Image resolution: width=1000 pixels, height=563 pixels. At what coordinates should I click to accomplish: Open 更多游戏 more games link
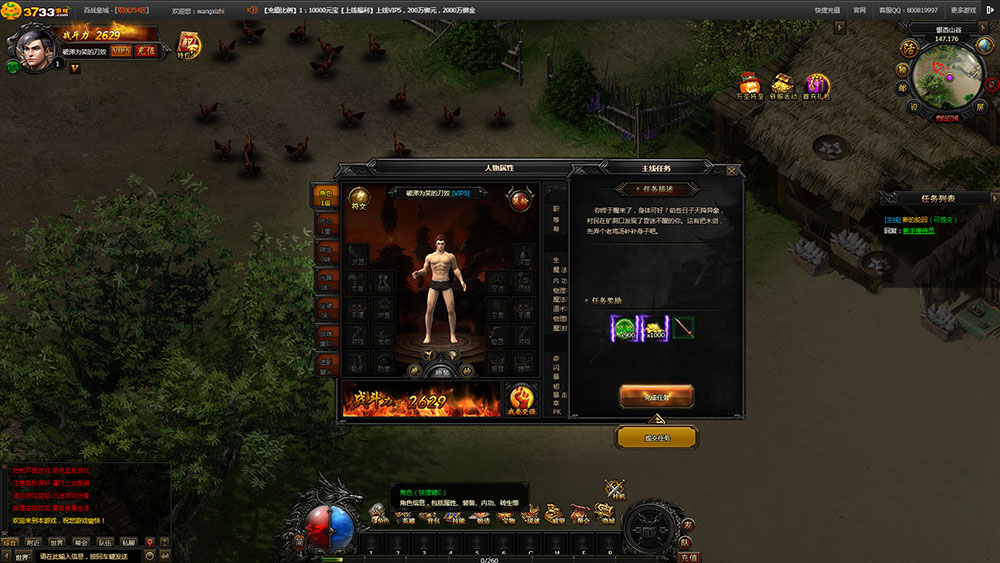tap(963, 9)
